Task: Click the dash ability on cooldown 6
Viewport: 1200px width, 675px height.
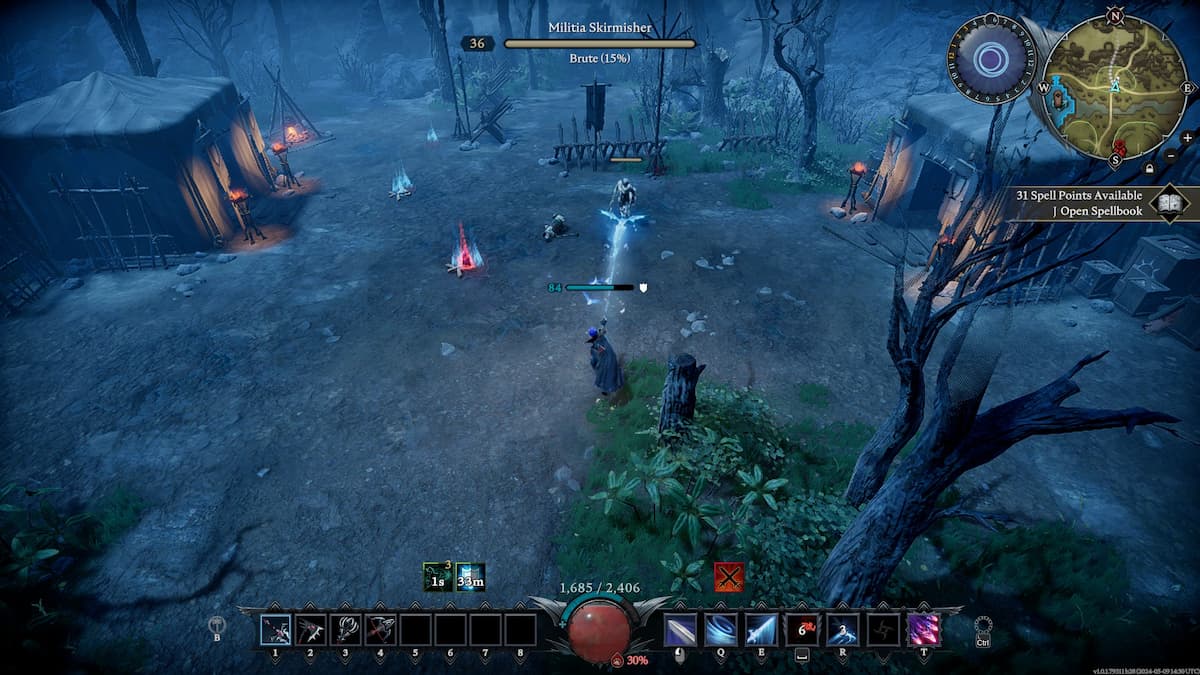Action: click(x=802, y=630)
